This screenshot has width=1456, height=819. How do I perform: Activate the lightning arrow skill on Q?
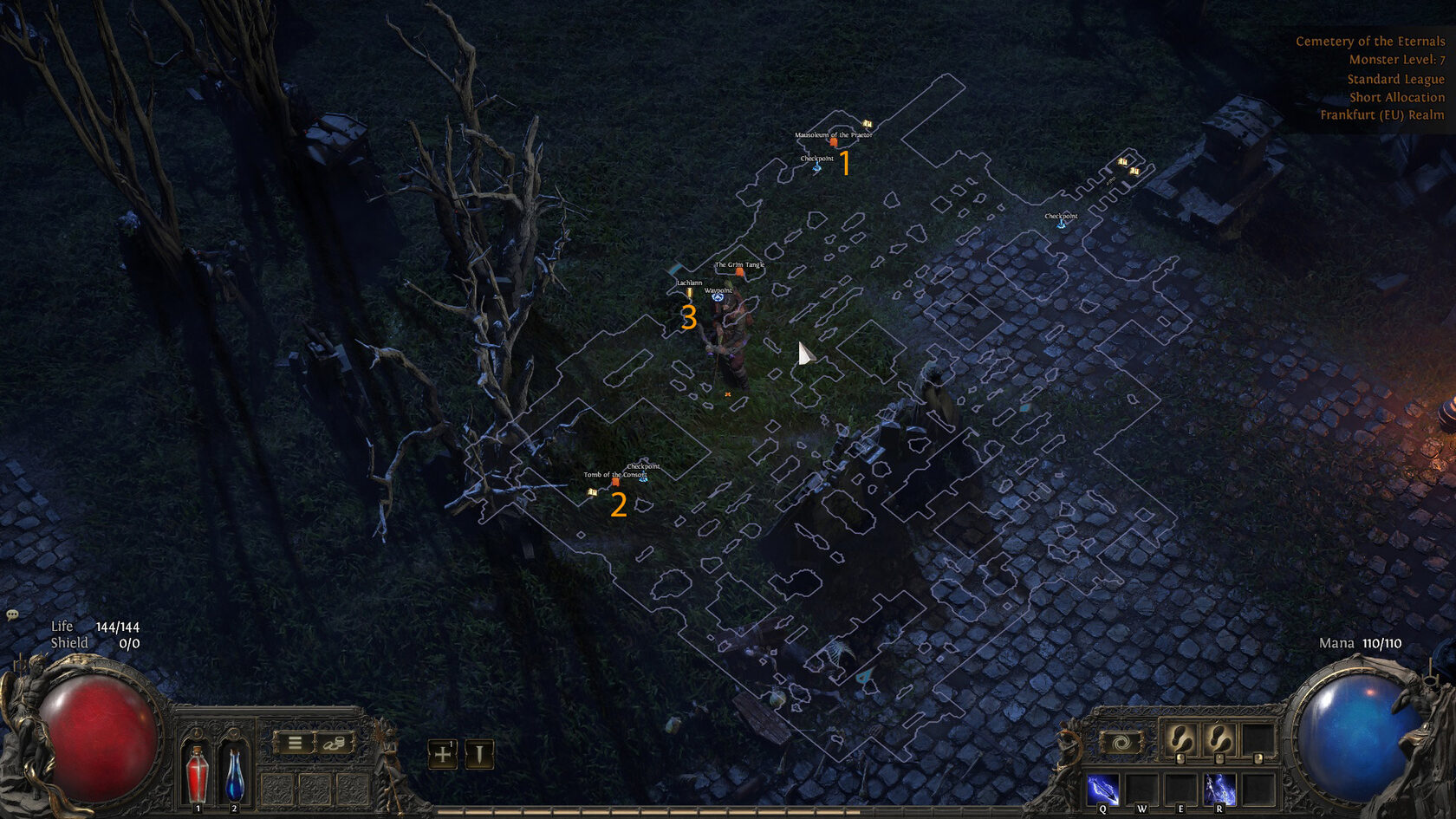[1103, 790]
